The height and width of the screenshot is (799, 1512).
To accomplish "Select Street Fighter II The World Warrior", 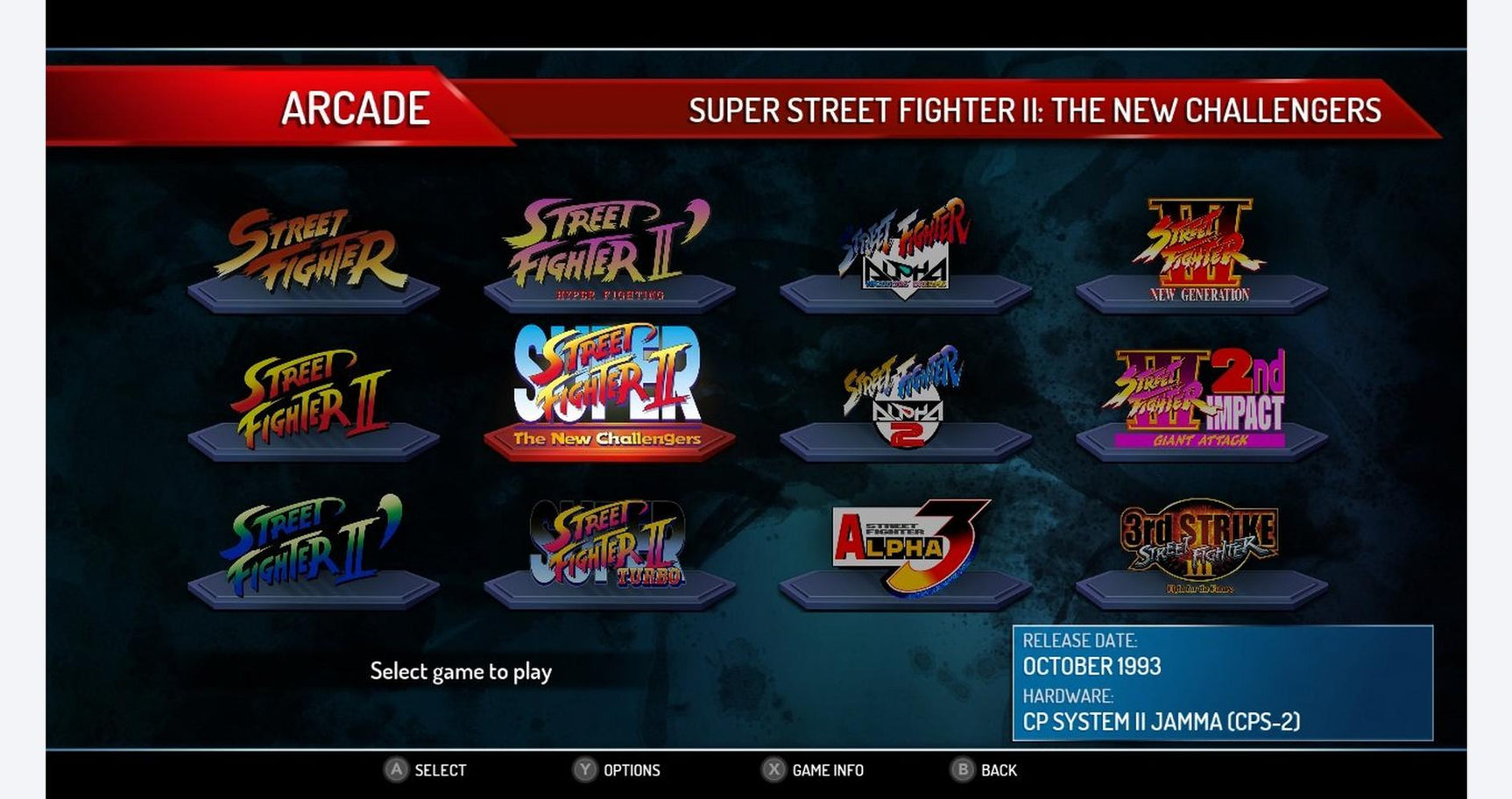I will click(311, 394).
